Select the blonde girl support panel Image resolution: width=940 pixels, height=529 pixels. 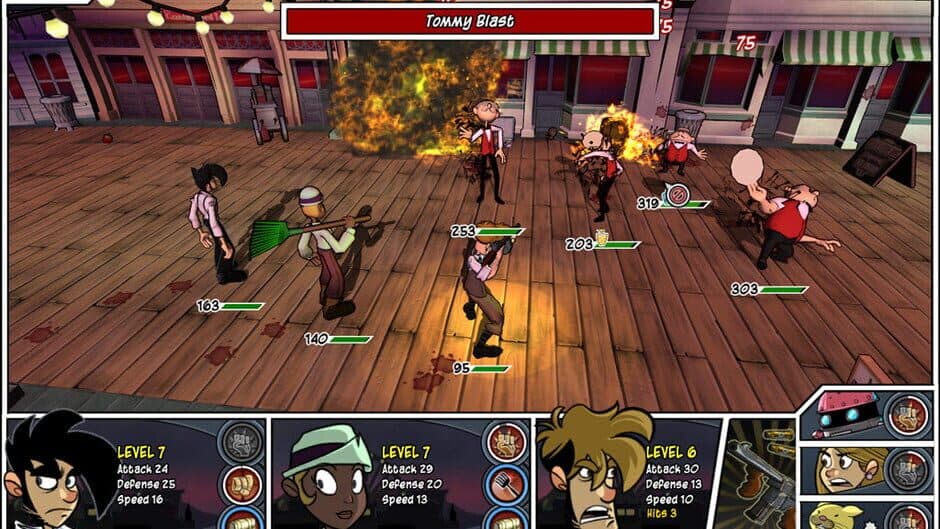point(843,469)
